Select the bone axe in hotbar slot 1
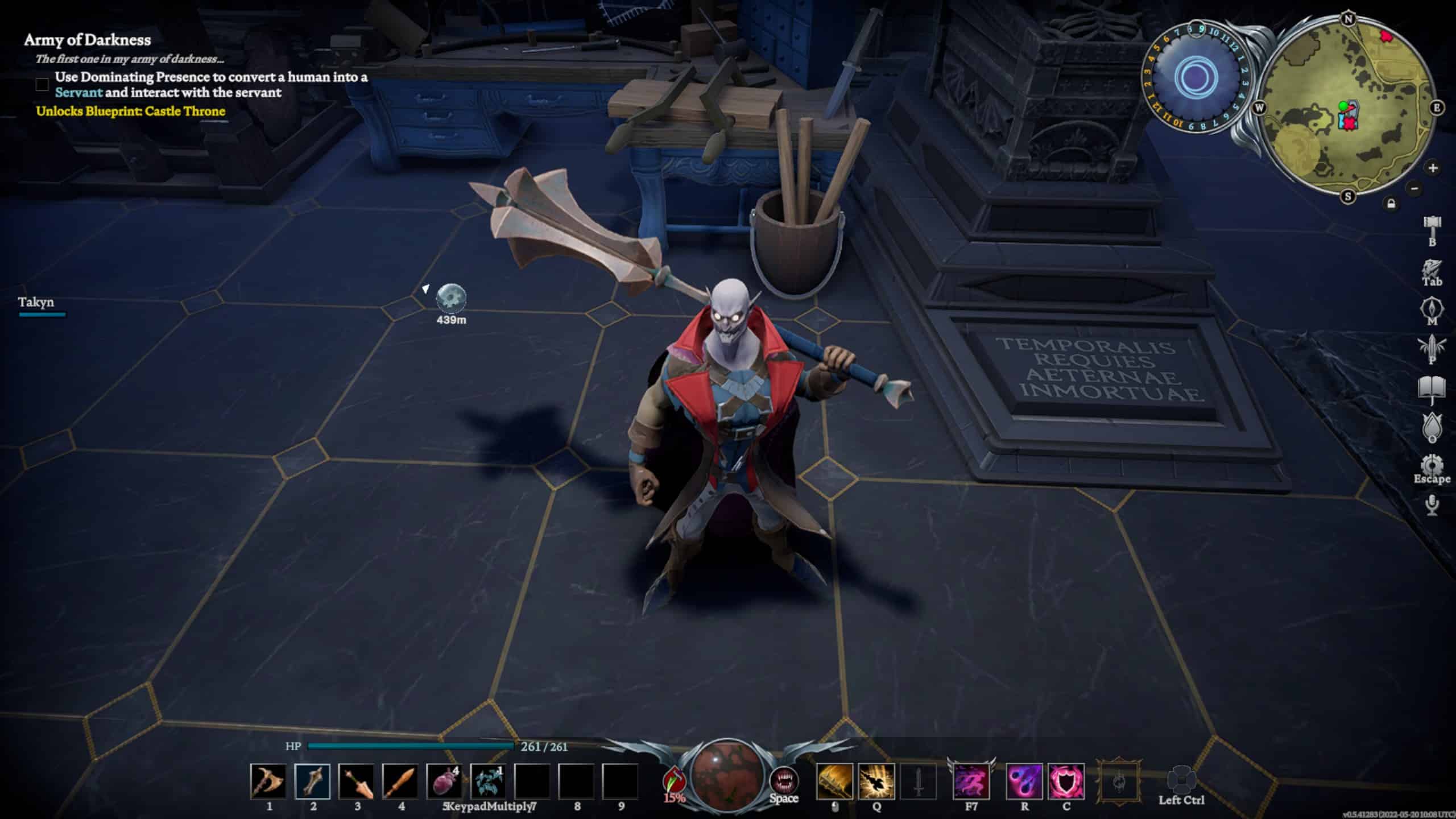Image resolution: width=1456 pixels, height=819 pixels. point(268,781)
